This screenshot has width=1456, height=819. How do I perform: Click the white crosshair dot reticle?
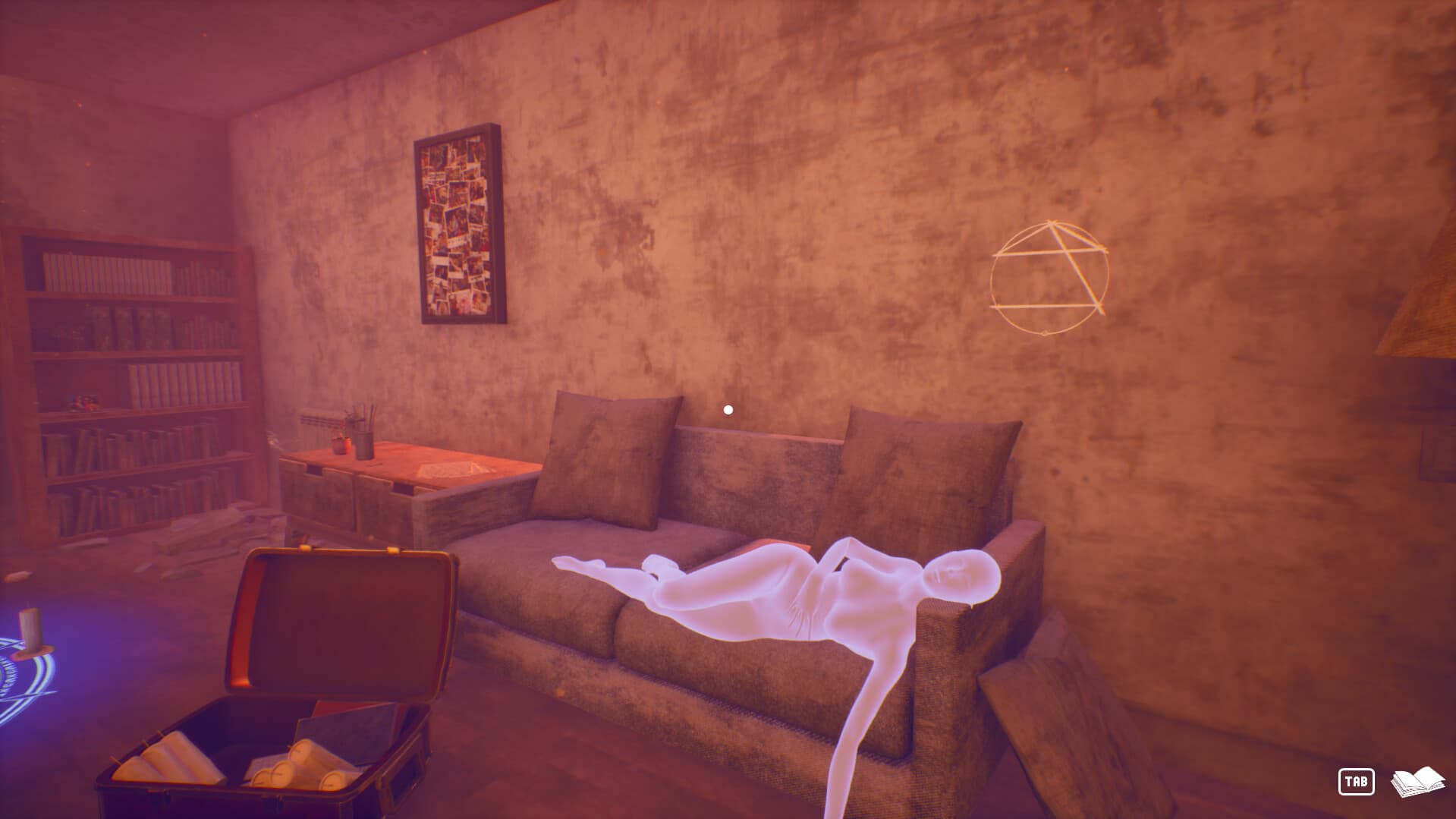point(728,408)
